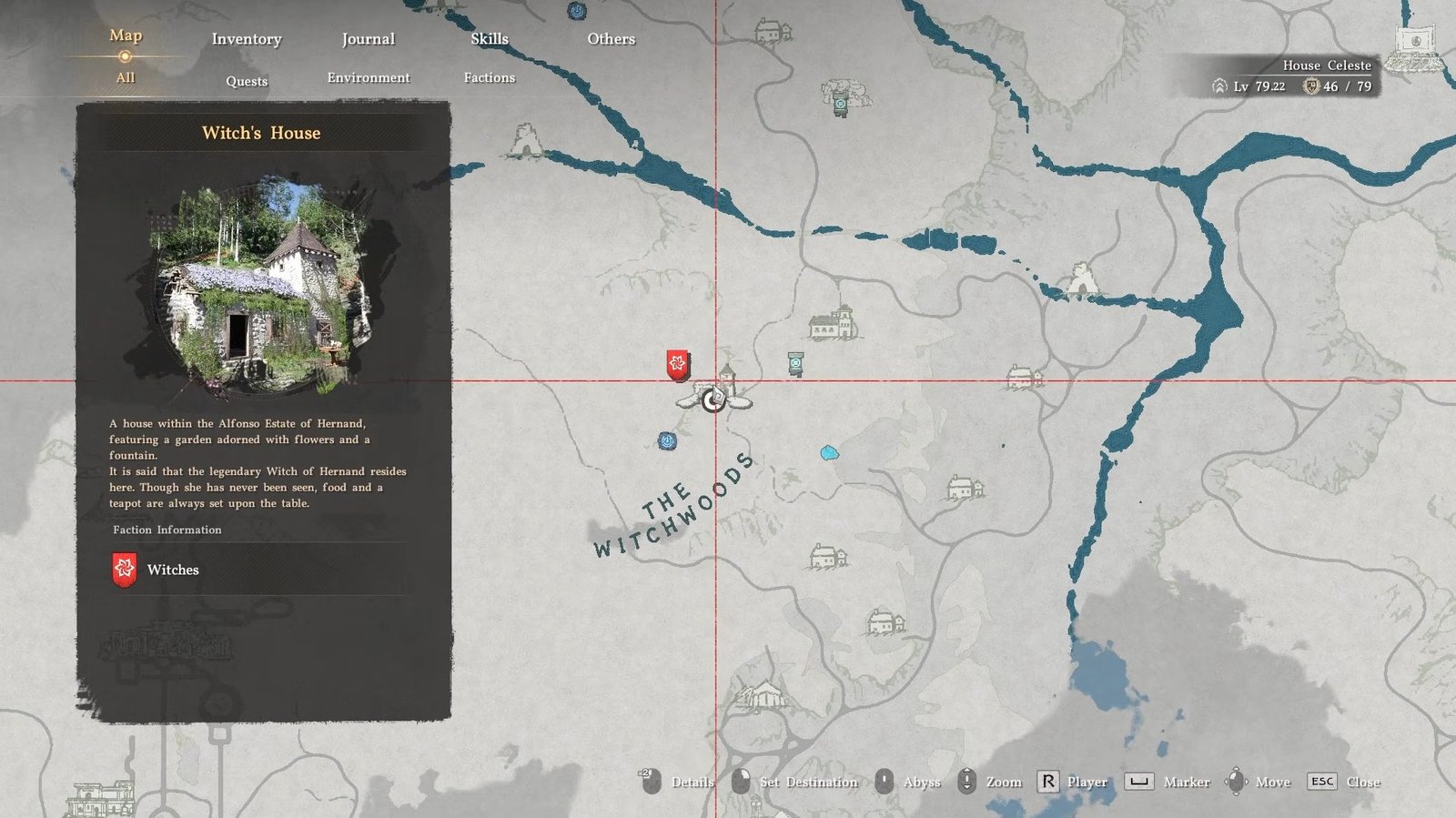
Task: Open the Inventory tab
Action: tap(247, 39)
